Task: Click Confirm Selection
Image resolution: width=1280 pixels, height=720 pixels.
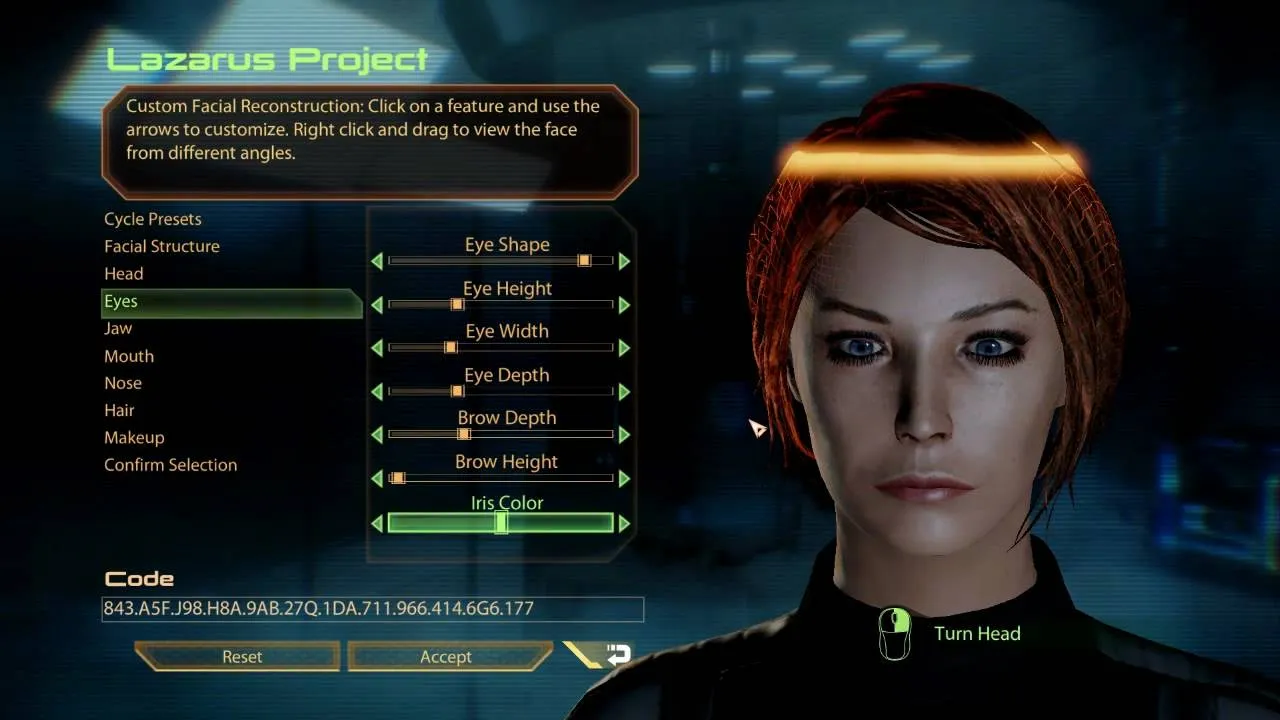Action: [171, 465]
